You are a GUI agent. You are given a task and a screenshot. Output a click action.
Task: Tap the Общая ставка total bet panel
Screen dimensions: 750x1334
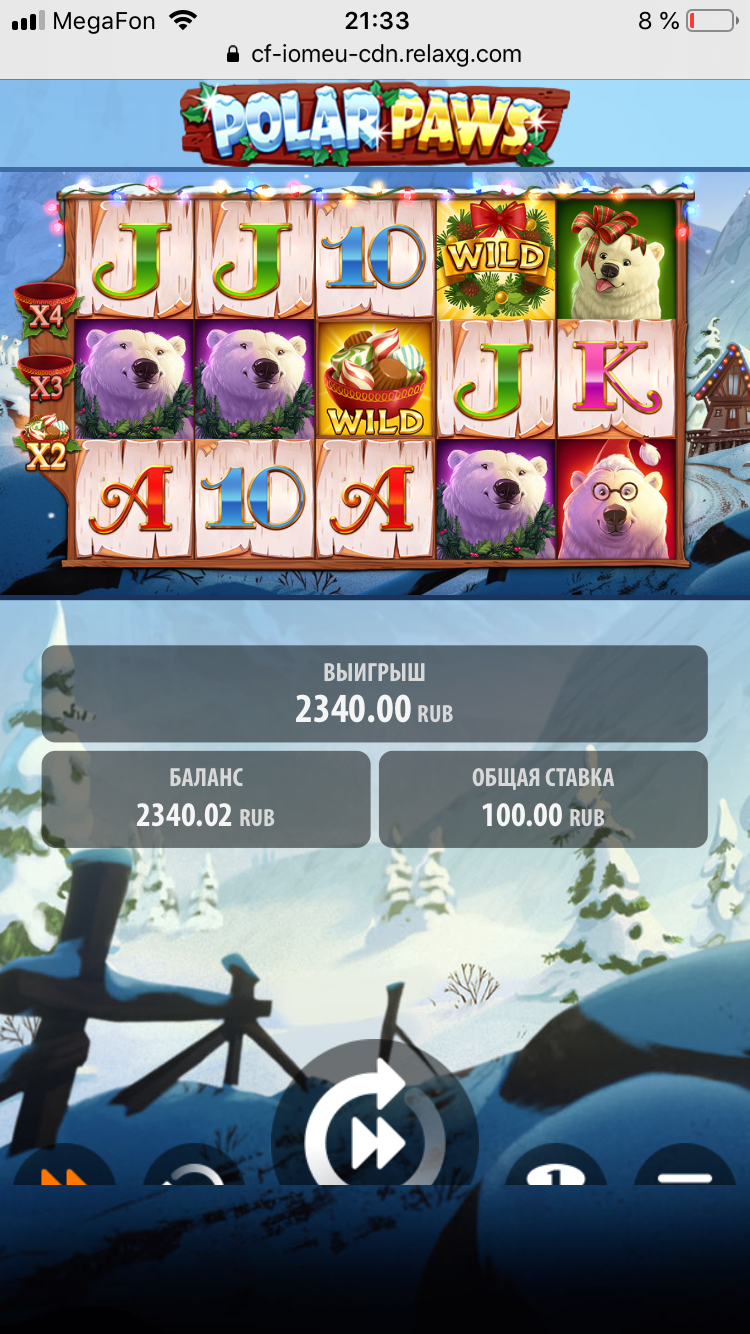543,799
